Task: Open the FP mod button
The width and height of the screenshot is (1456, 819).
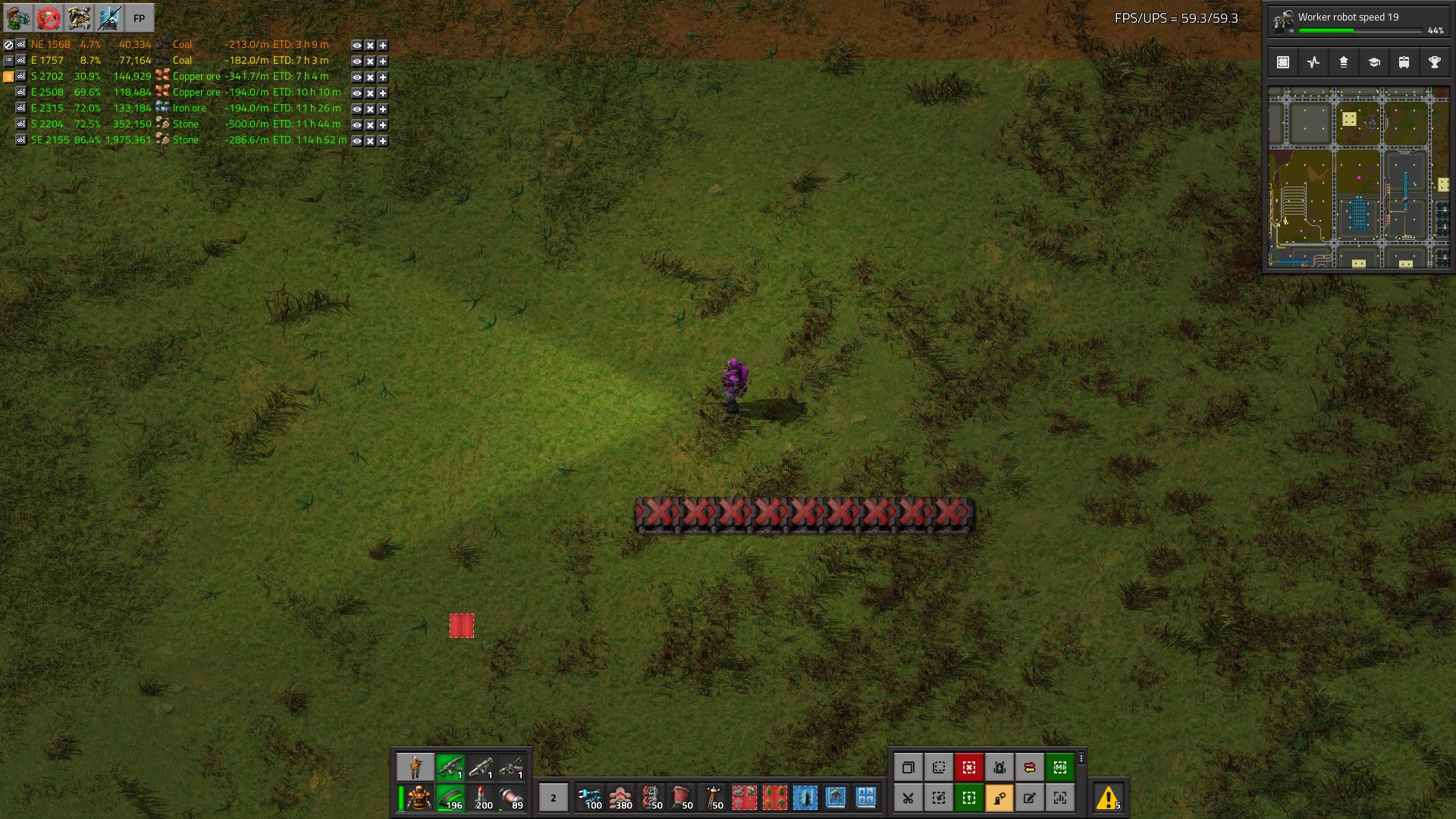Action: click(139, 18)
